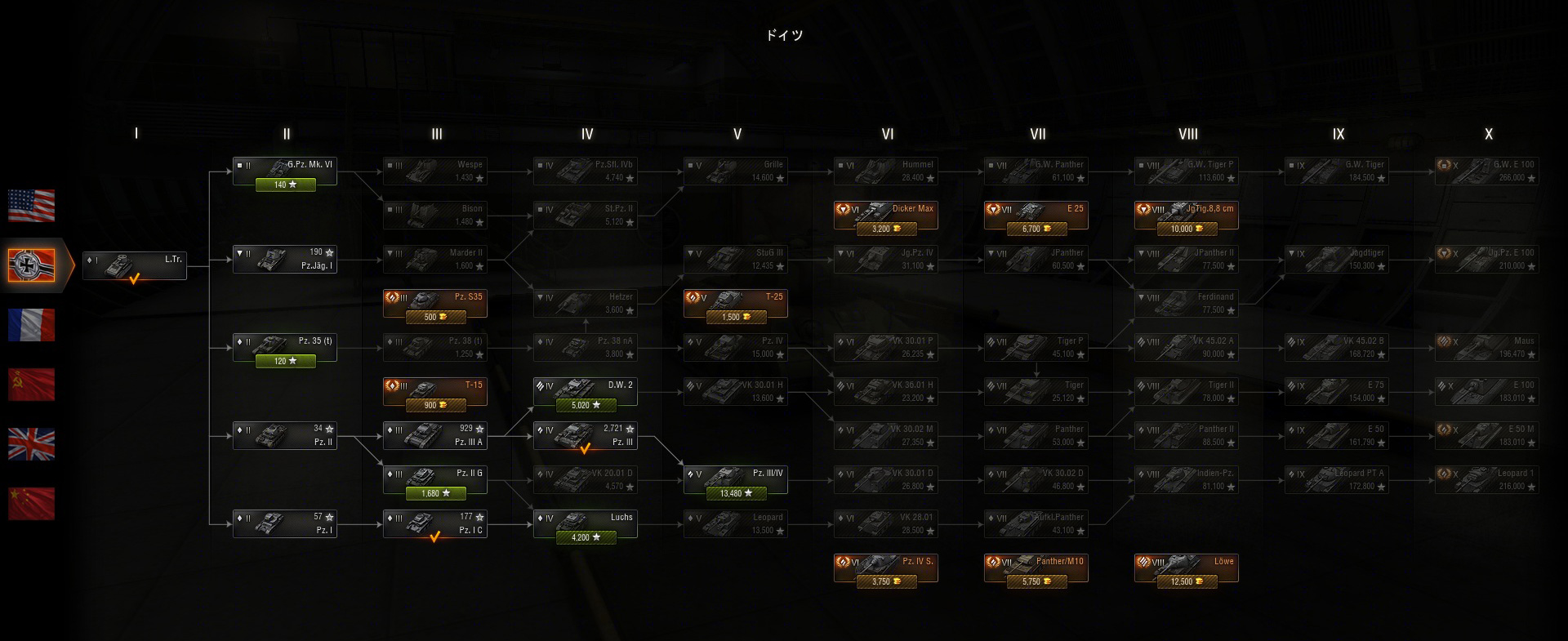
Task: Open the T-25 premium tank node
Action: pos(736,304)
